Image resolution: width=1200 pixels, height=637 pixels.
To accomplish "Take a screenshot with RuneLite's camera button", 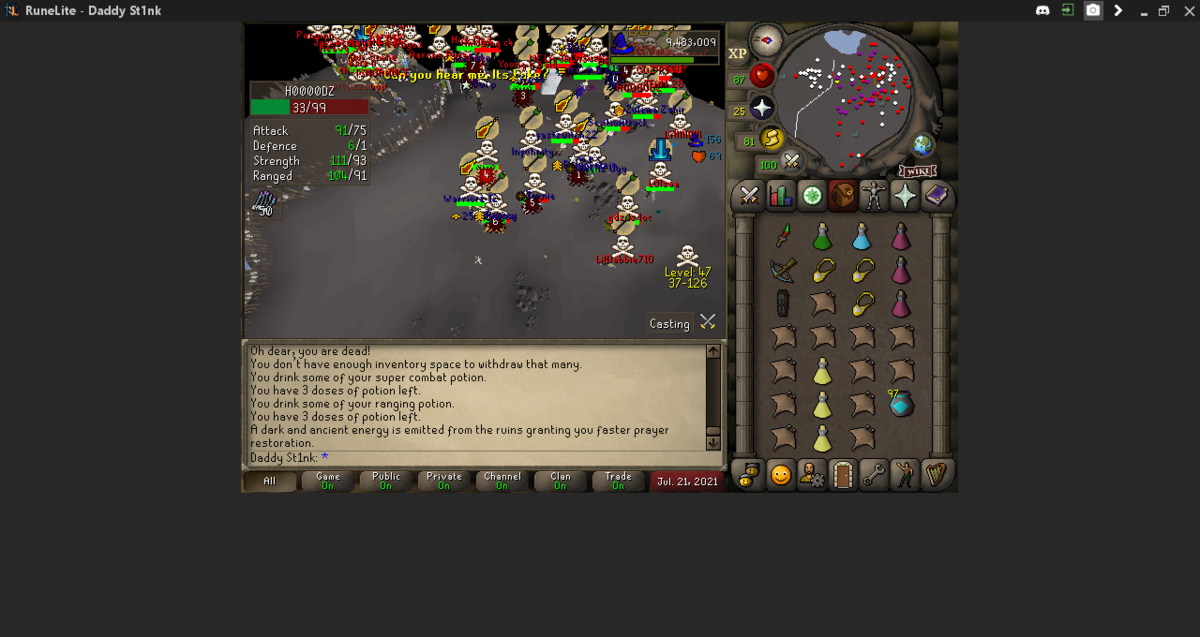I will click(1093, 10).
